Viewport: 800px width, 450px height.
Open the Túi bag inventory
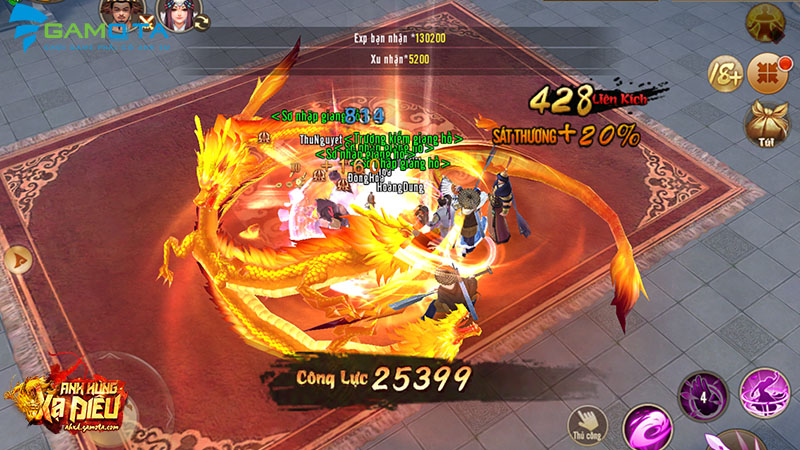tap(765, 123)
